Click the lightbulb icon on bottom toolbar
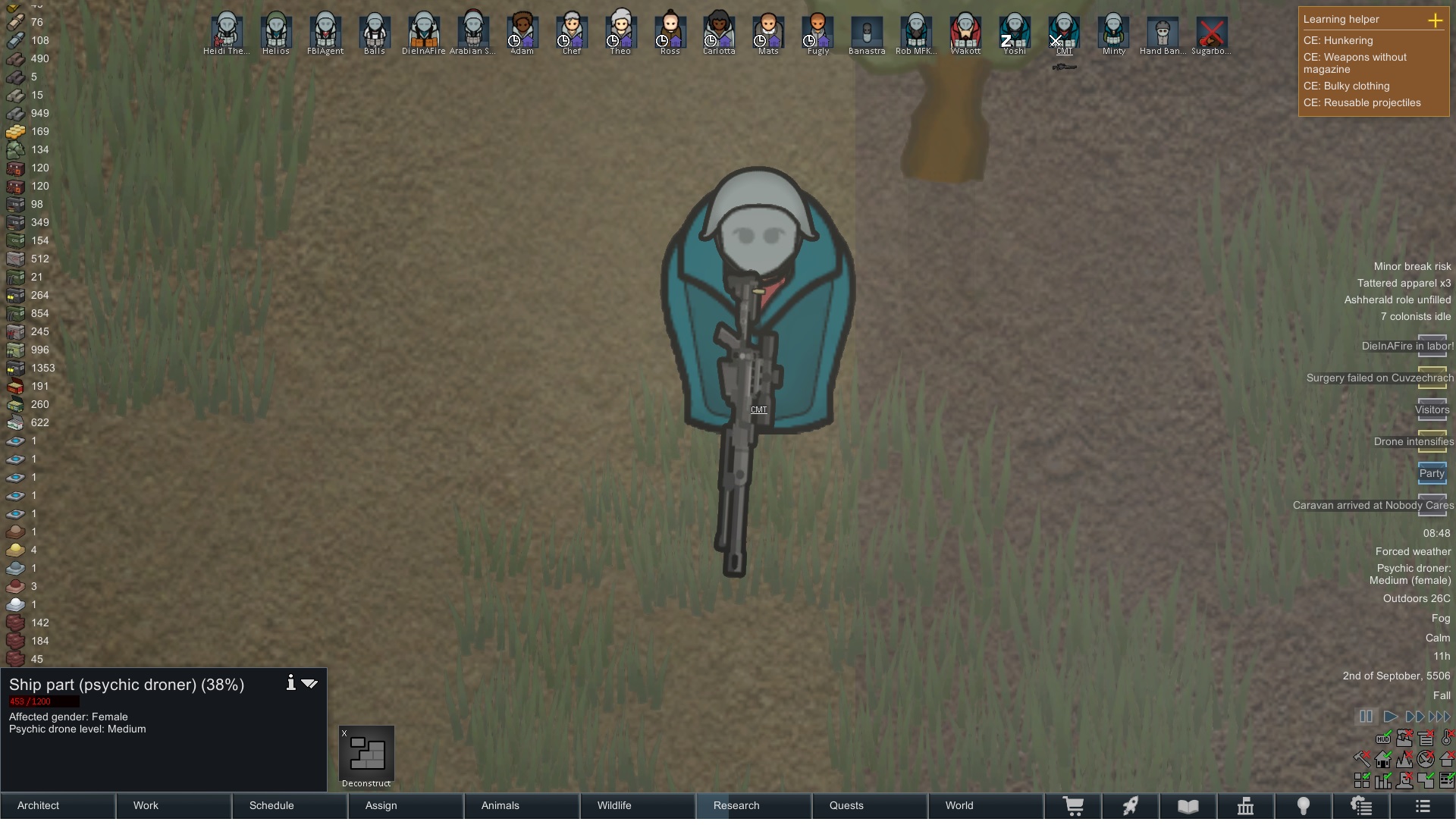Screen dimensions: 1456x828 (1303, 806)
